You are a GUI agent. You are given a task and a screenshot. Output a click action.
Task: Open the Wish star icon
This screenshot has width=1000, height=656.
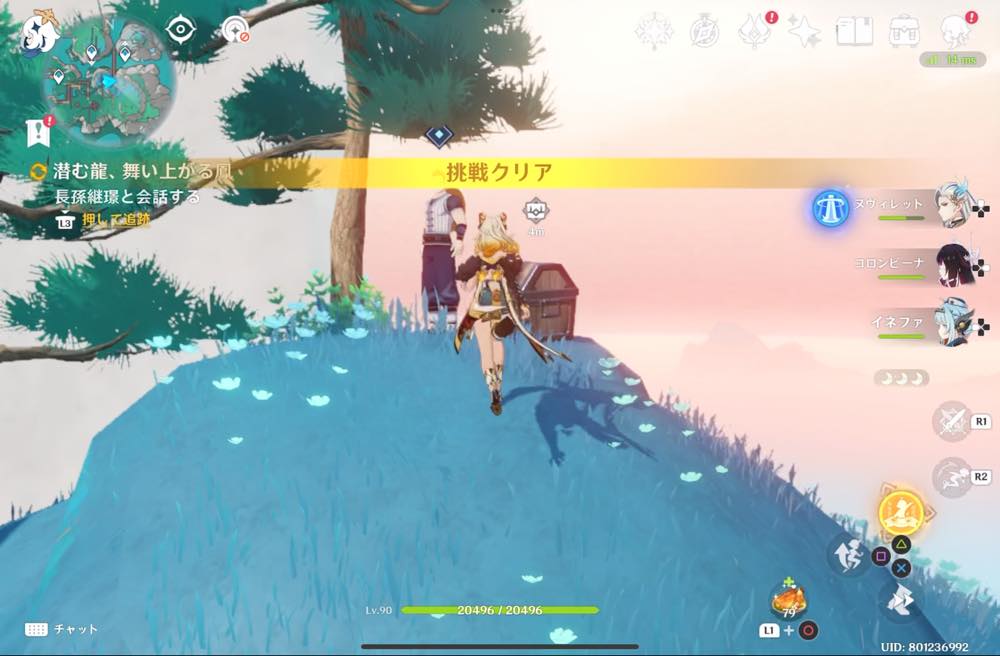(804, 32)
